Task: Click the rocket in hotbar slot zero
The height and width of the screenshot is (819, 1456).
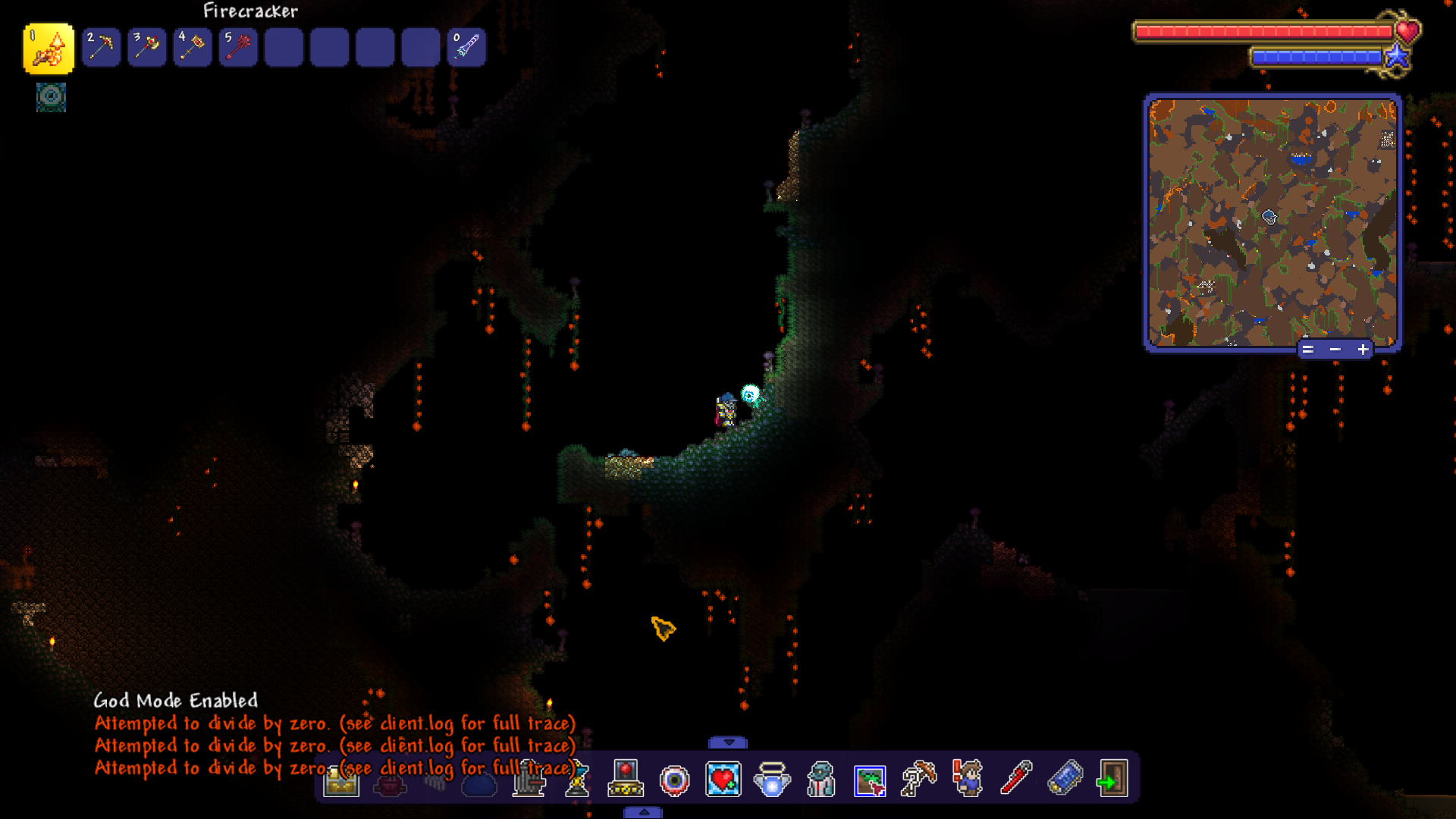Action: tap(466, 46)
